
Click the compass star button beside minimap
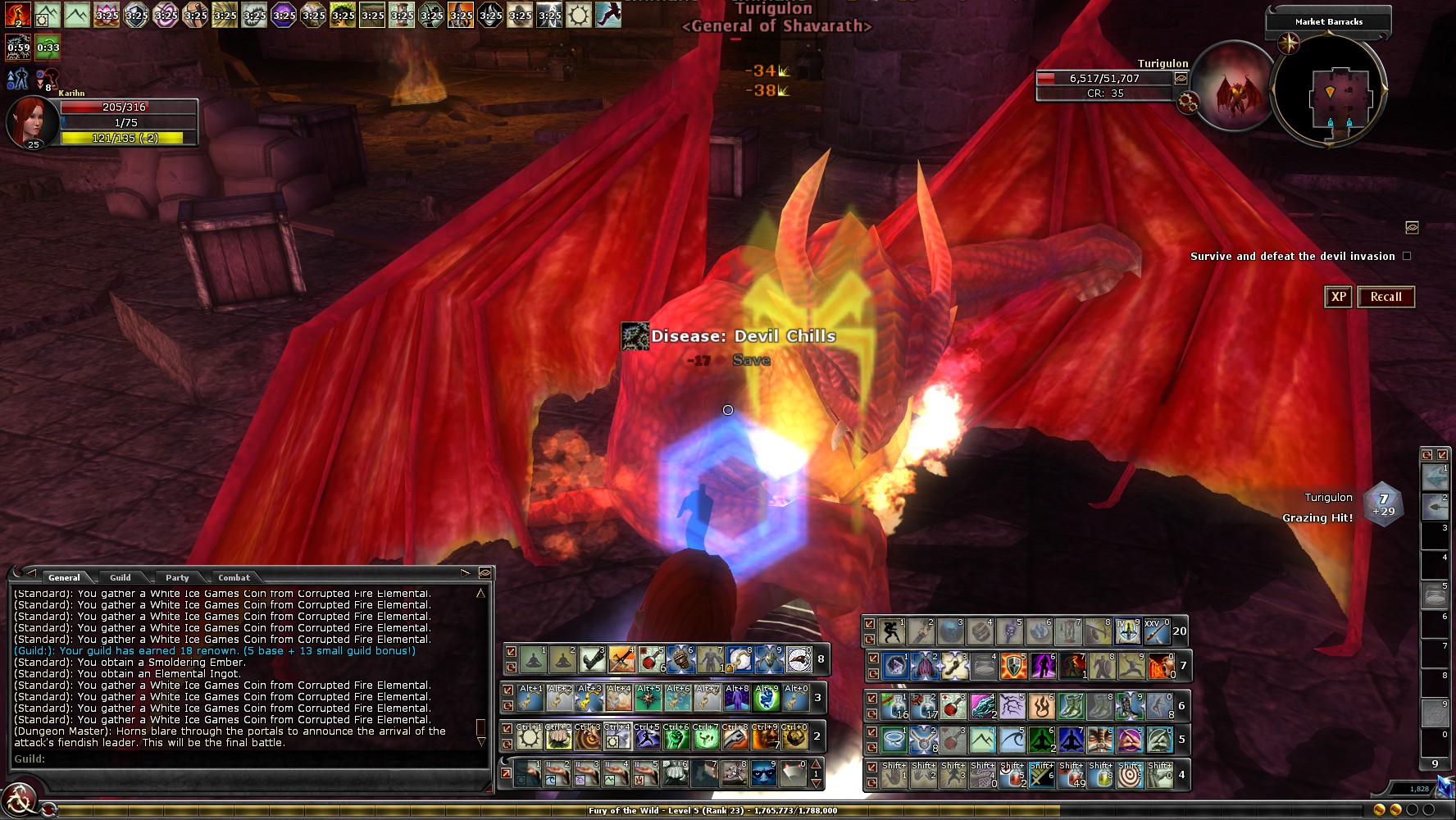pyautogui.click(x=1289, y=43)
